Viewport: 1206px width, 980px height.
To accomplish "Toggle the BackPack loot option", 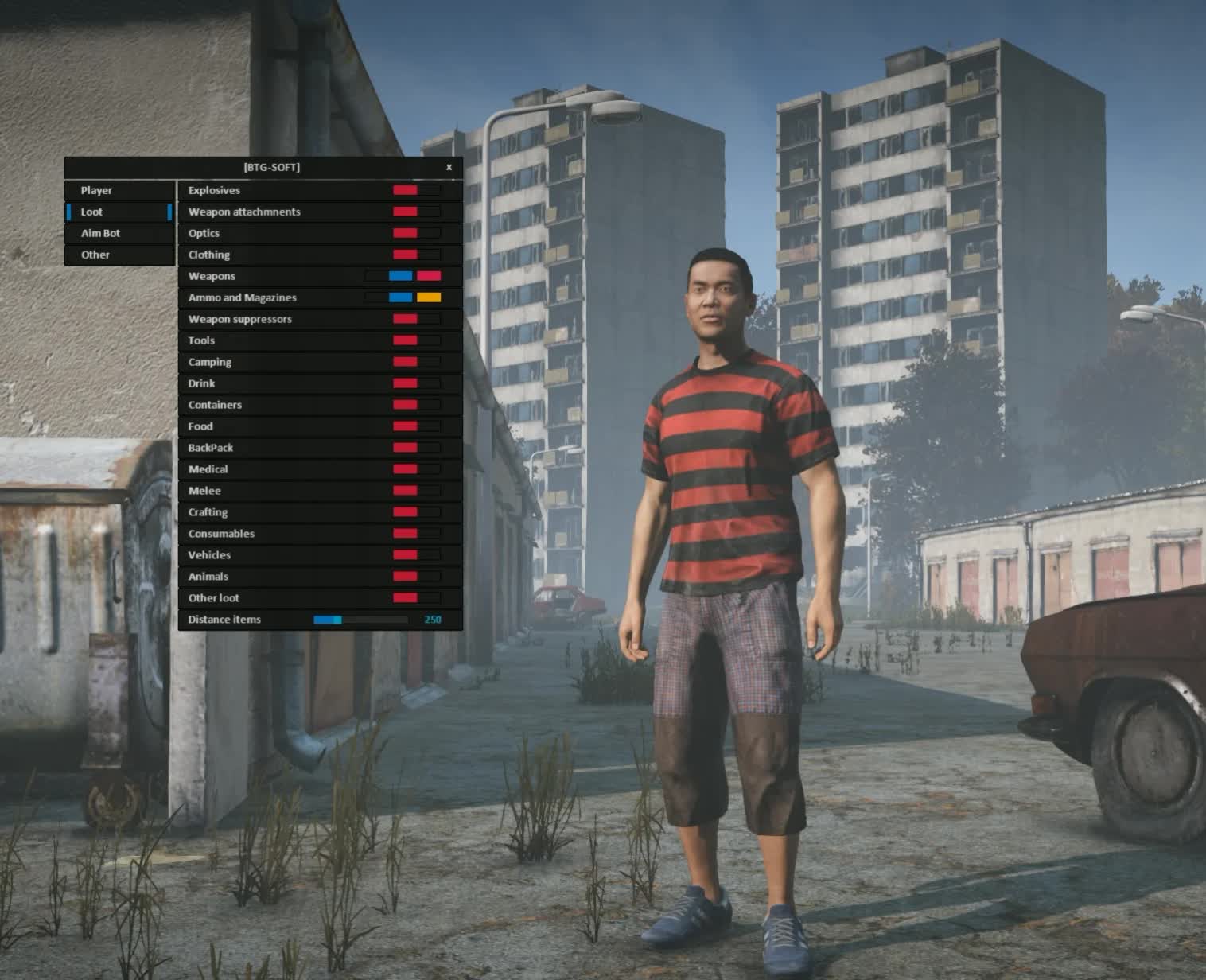I will coord(416,449).
